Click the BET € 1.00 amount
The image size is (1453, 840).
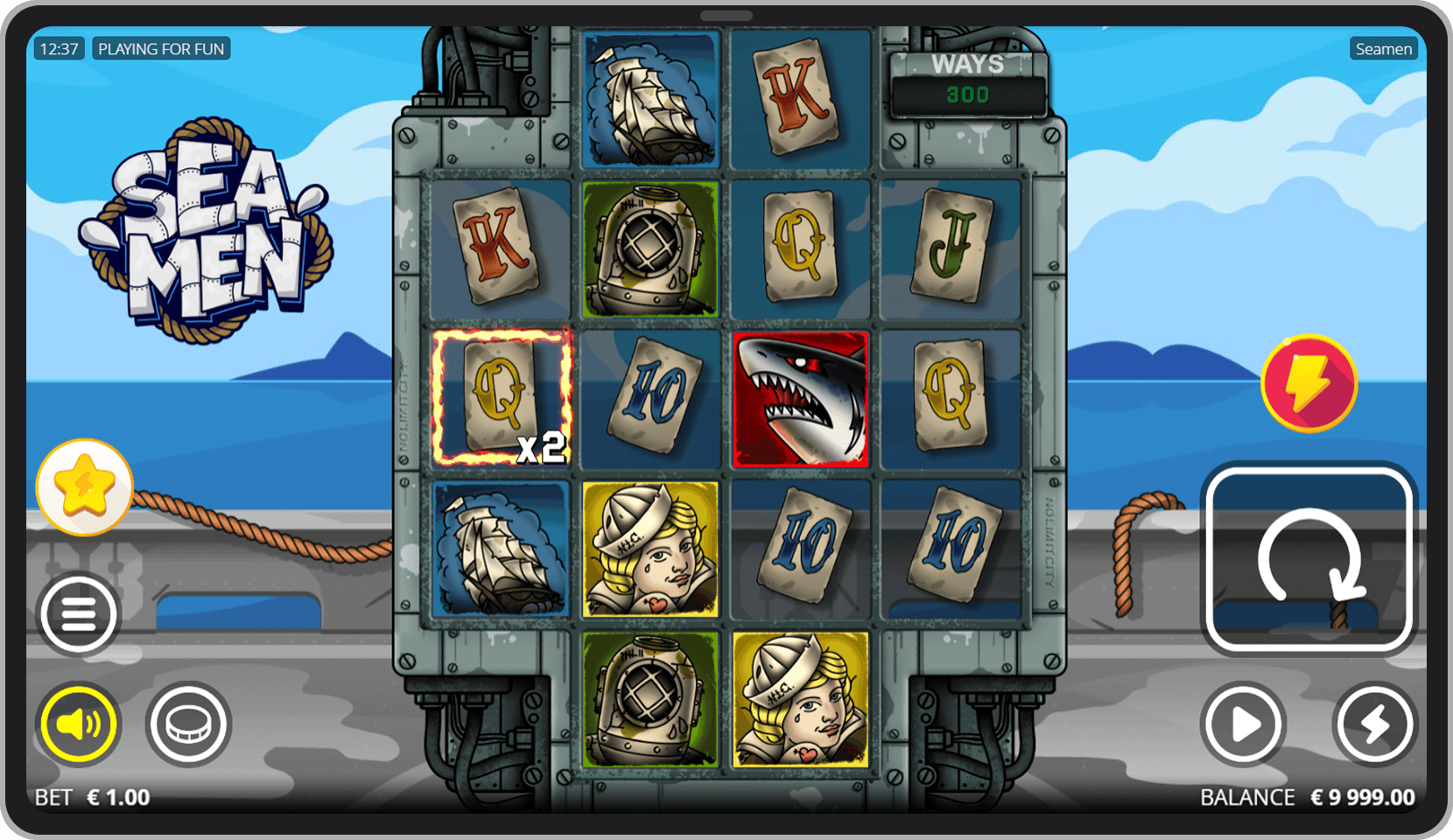(90, 797)
